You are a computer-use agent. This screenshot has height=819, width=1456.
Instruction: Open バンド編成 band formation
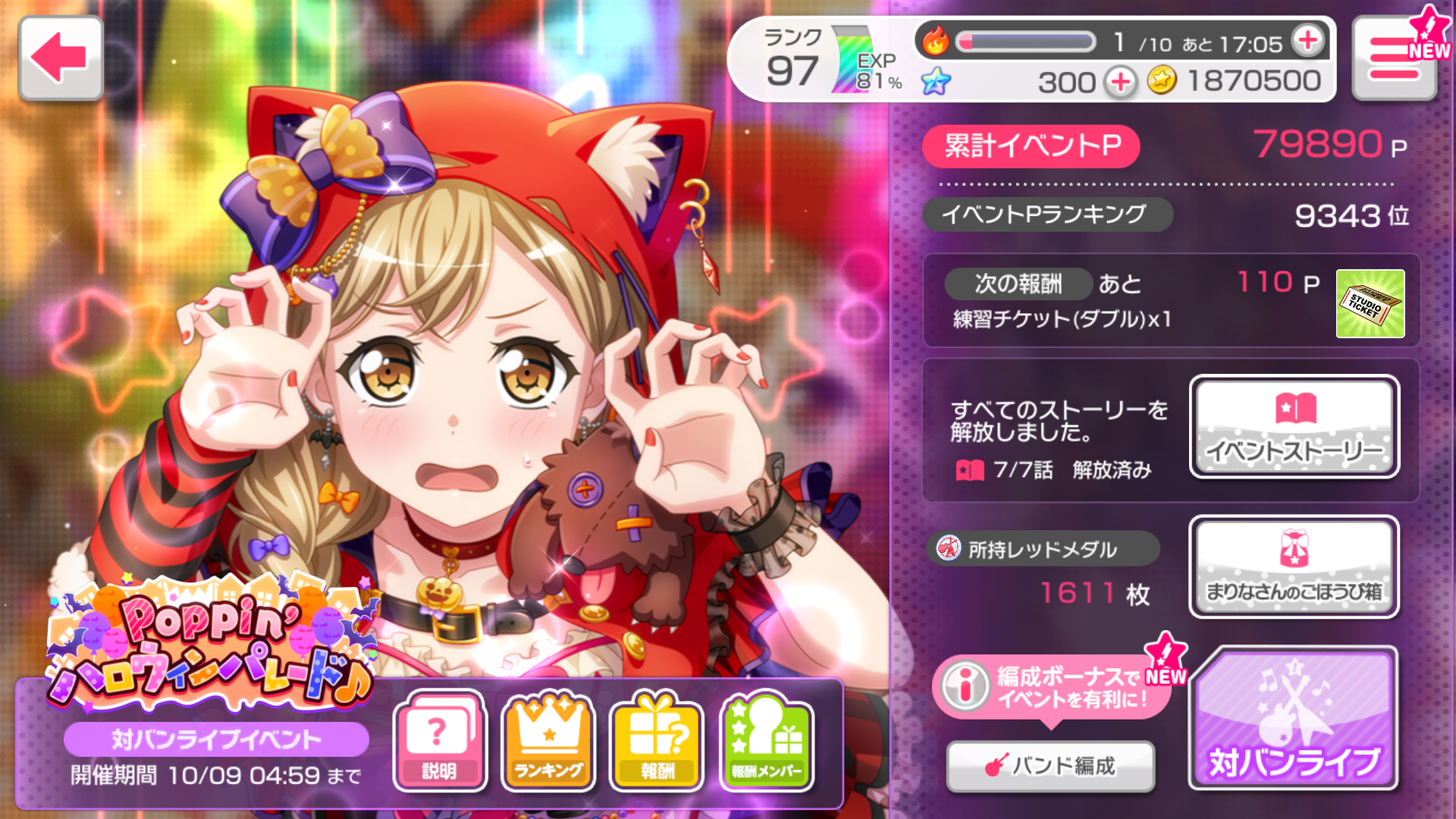[1050, 766]
